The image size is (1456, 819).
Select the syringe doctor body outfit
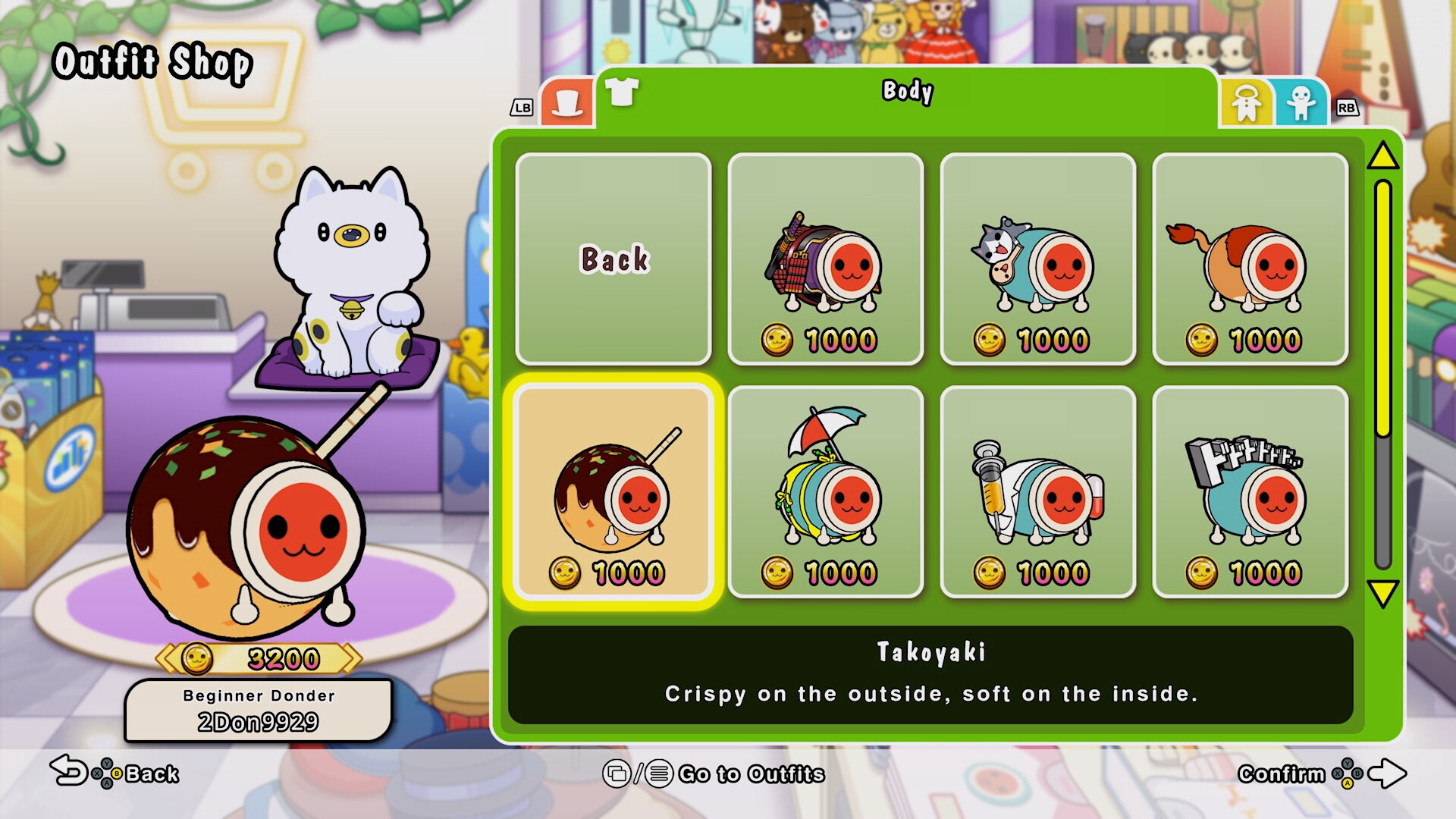1037,491
